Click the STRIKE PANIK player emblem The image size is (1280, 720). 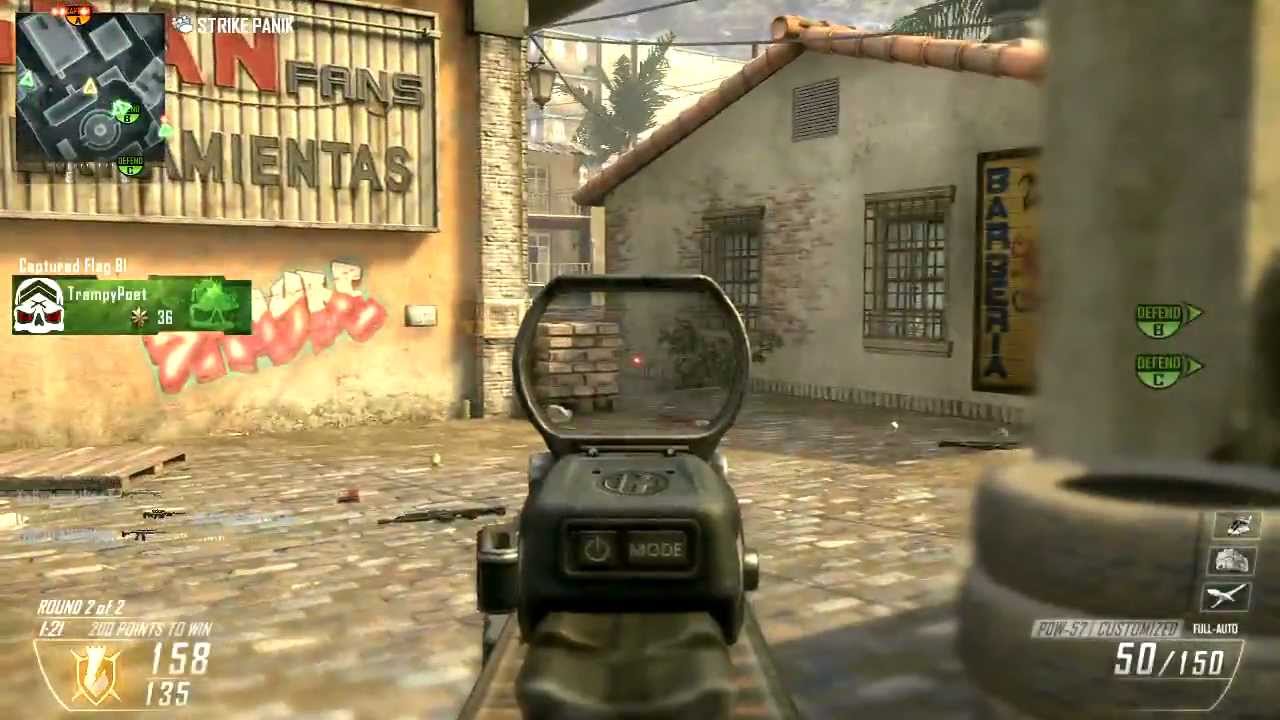(183, 25)
